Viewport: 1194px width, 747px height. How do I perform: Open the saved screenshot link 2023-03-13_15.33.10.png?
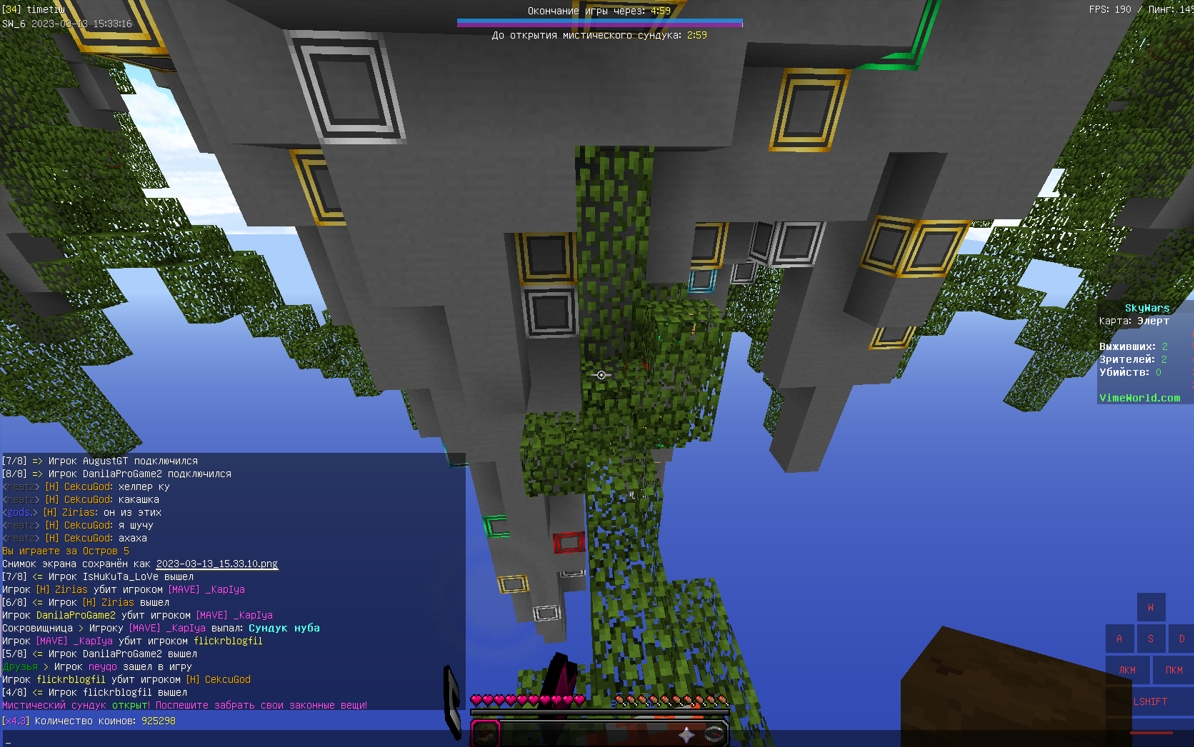tap(217, 564)
